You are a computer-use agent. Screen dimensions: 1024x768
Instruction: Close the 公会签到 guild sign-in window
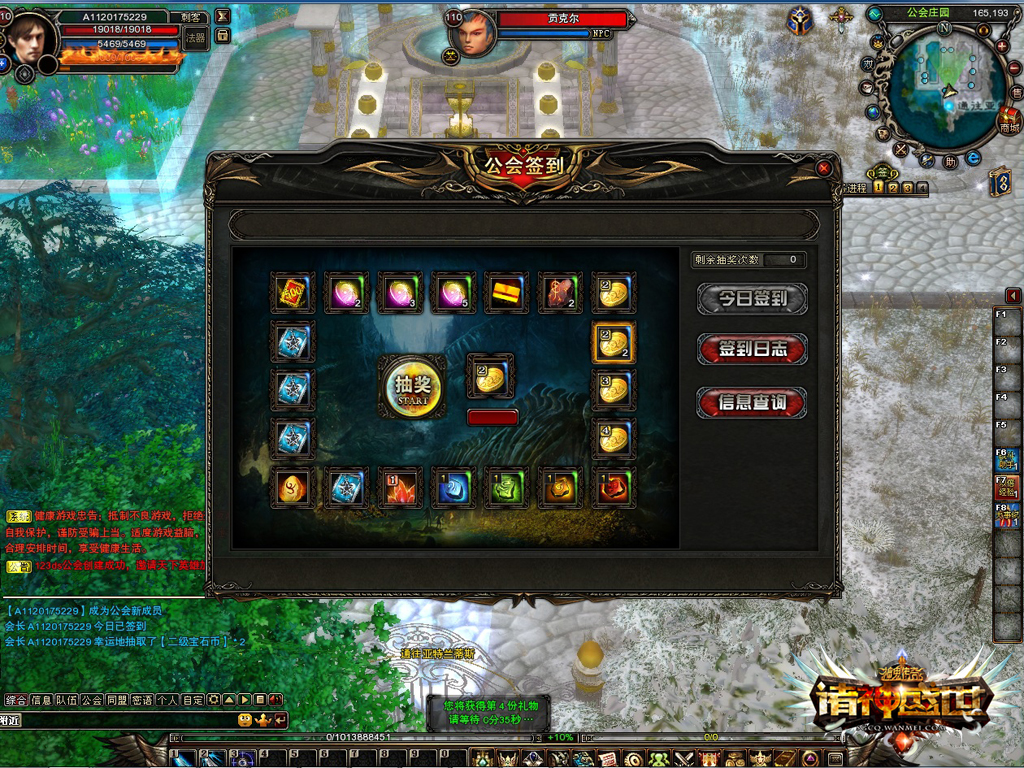823,168
